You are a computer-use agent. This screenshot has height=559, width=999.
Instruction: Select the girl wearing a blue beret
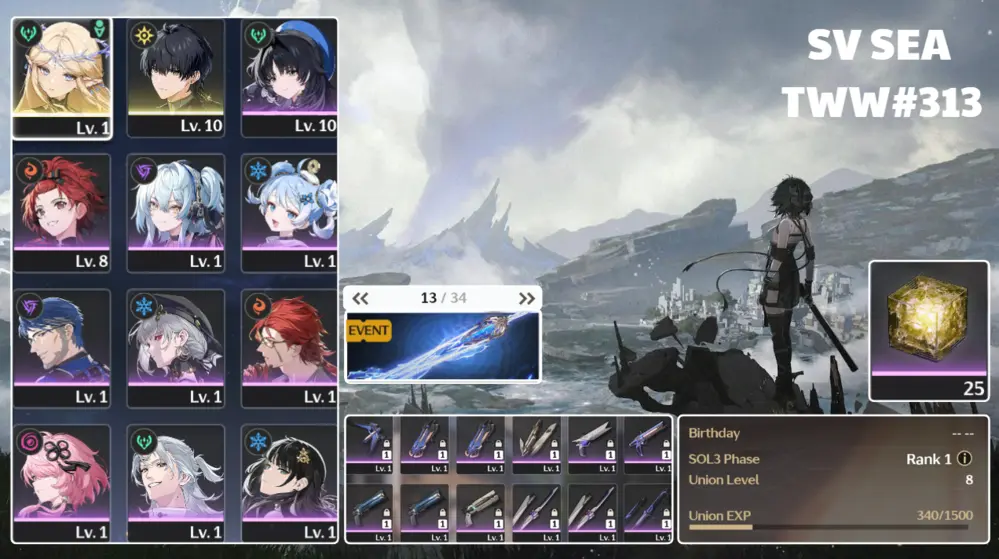click(x=289, y=75)
